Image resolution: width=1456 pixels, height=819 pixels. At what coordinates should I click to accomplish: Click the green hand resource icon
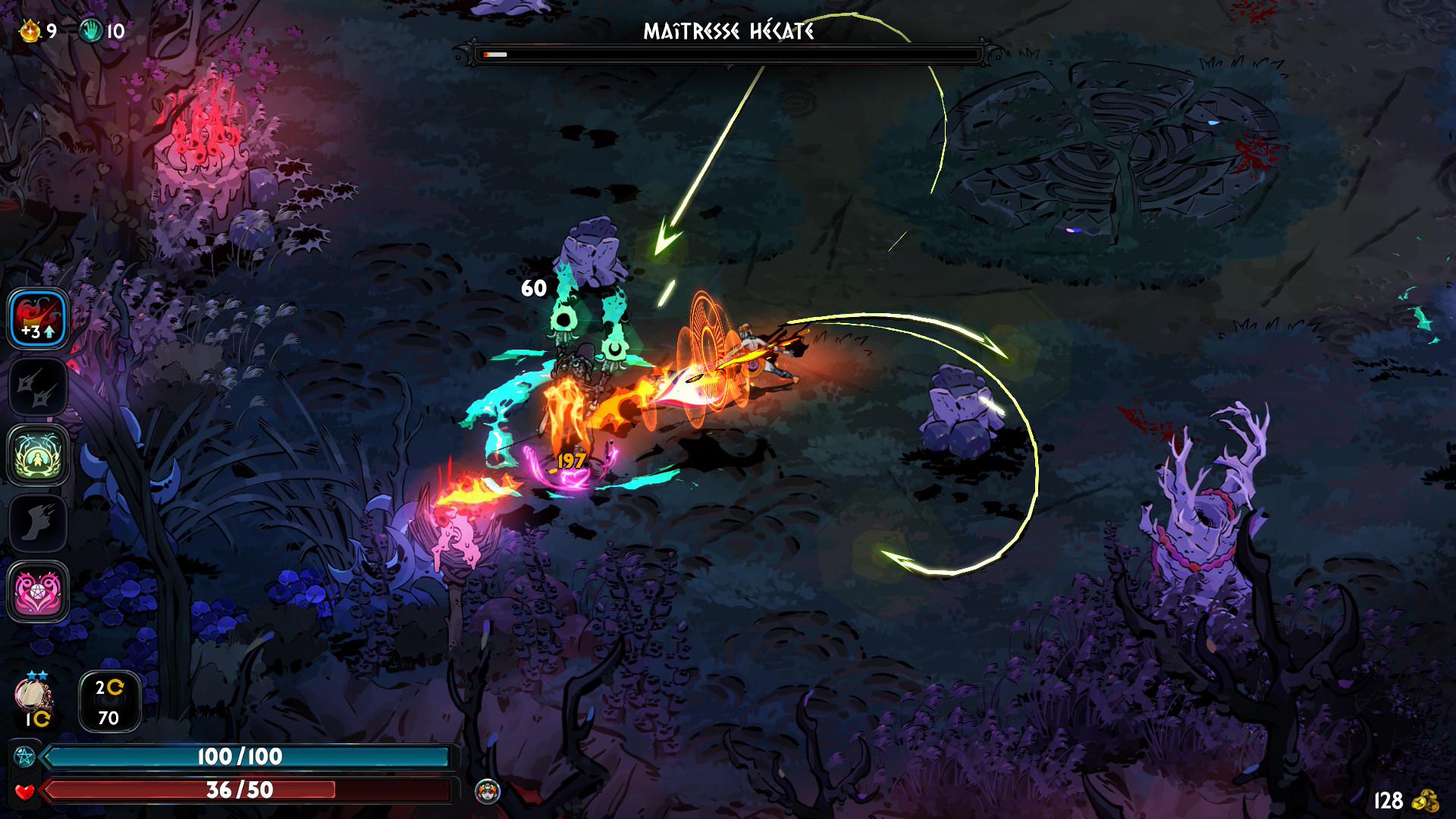click(x=91, y=31)
